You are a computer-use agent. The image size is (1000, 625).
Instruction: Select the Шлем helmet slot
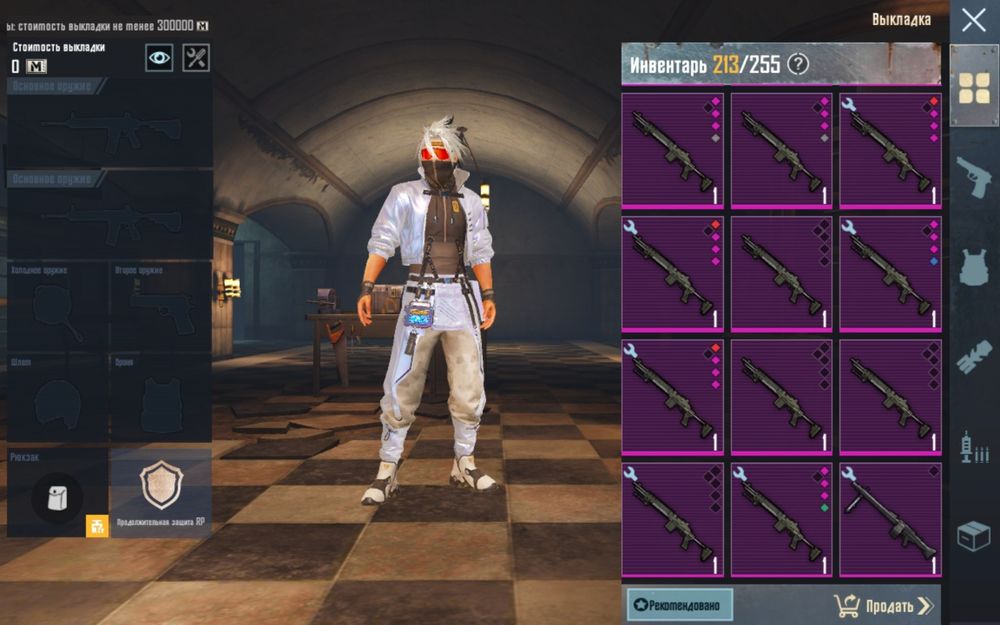click(57, 400)
